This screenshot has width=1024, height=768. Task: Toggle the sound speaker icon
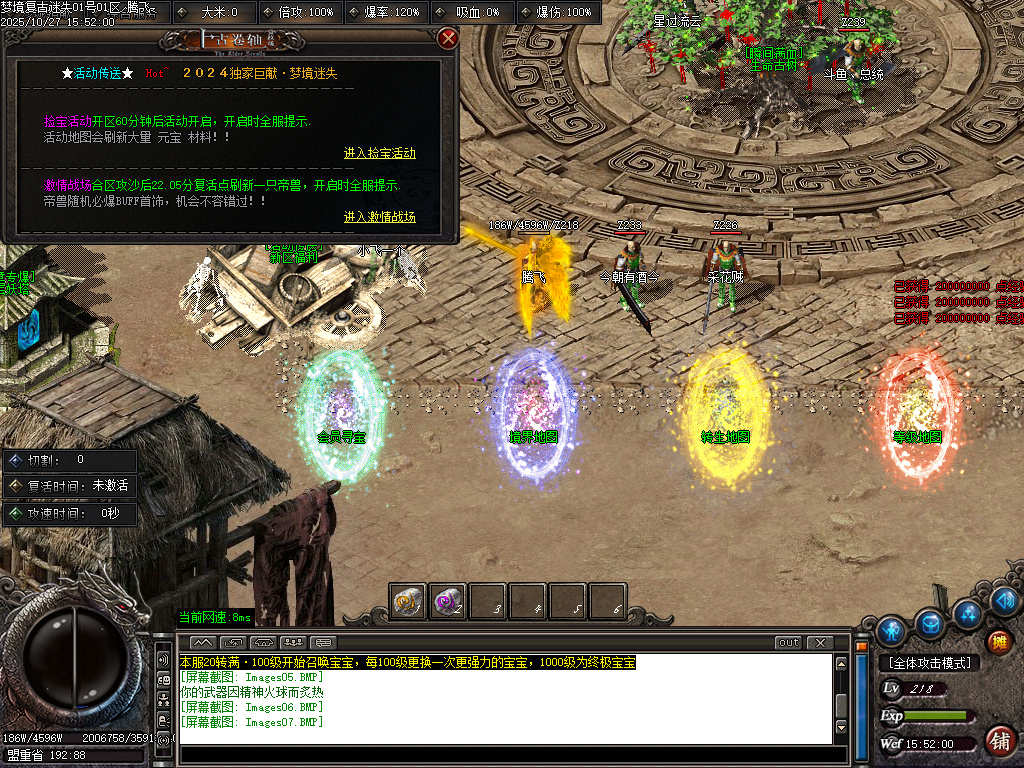tap(1006, 600)
